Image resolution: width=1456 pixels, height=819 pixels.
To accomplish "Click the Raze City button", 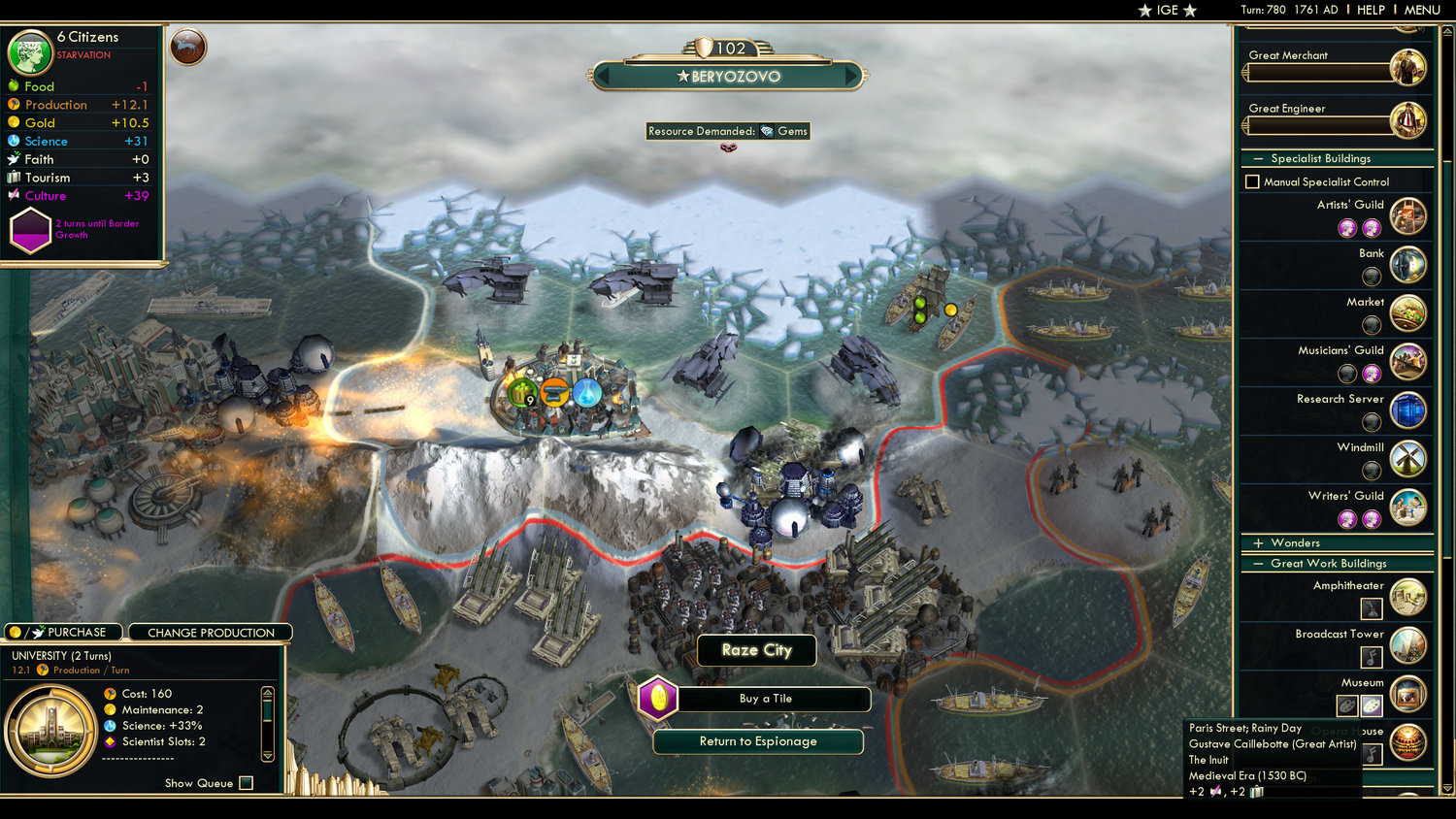I will pos(756,650).
